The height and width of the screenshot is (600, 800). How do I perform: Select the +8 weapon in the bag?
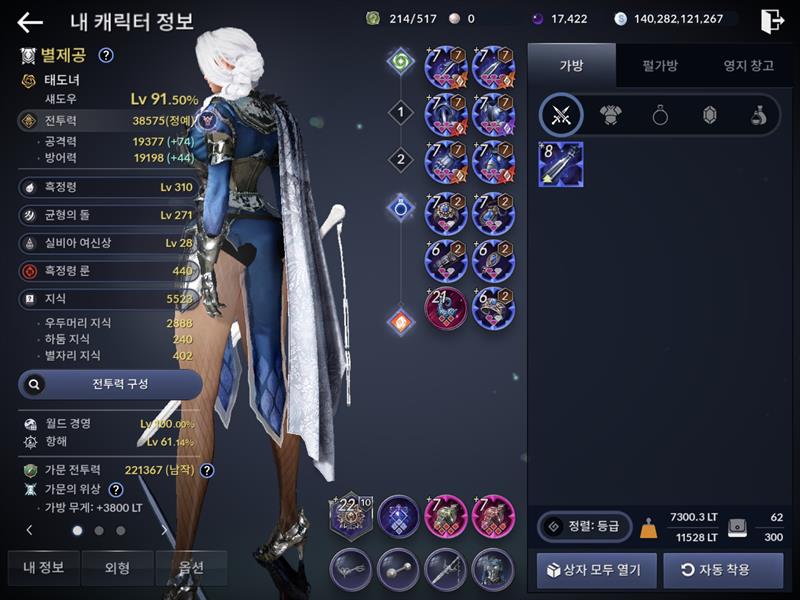(x=561, y=164)
